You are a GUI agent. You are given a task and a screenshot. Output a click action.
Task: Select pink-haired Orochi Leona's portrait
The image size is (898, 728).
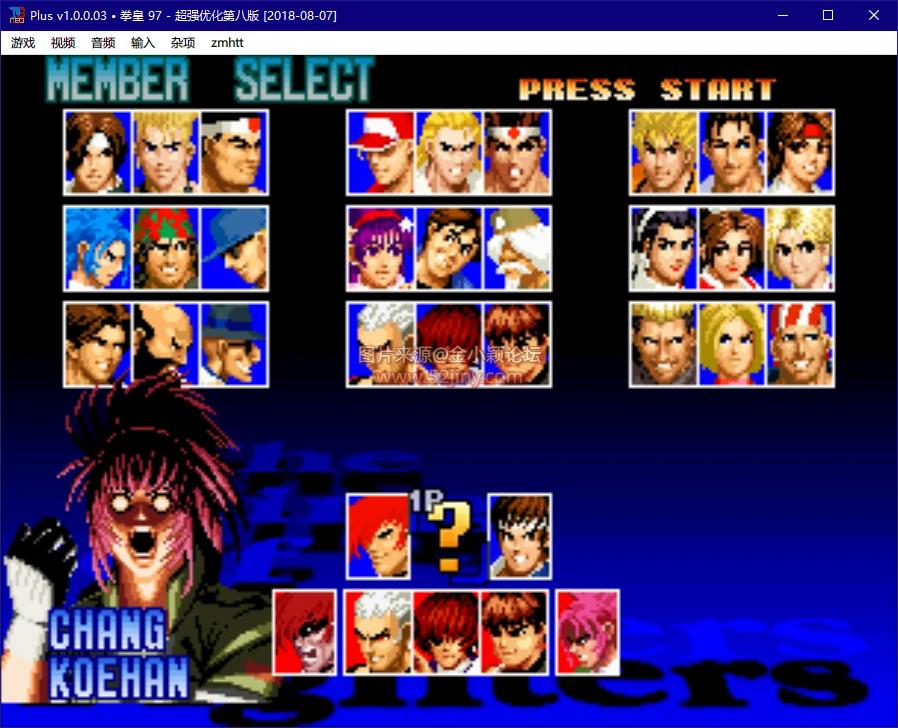coord(588,632)
